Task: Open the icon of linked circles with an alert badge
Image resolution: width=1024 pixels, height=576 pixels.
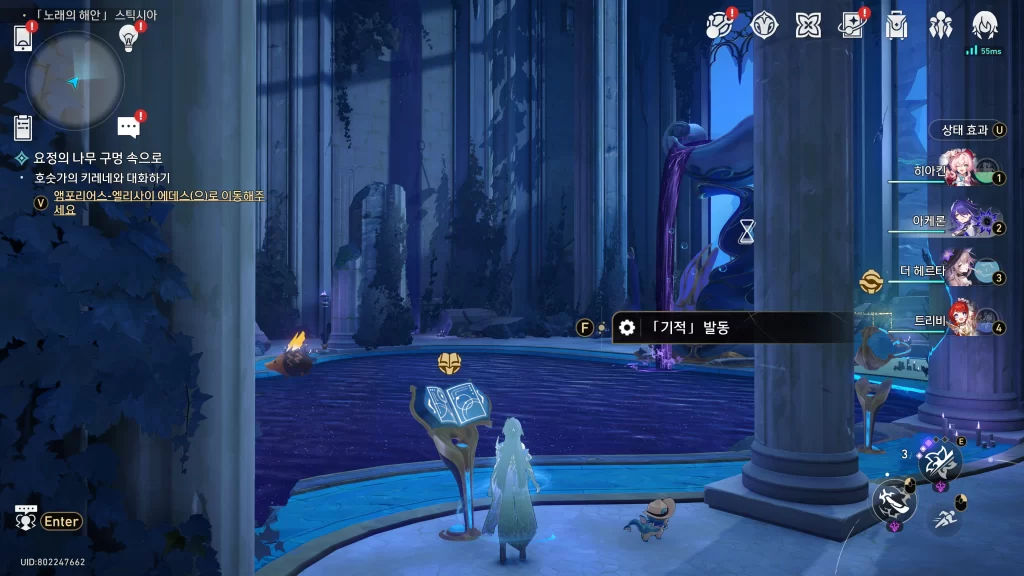Action: tap(719, 25)
